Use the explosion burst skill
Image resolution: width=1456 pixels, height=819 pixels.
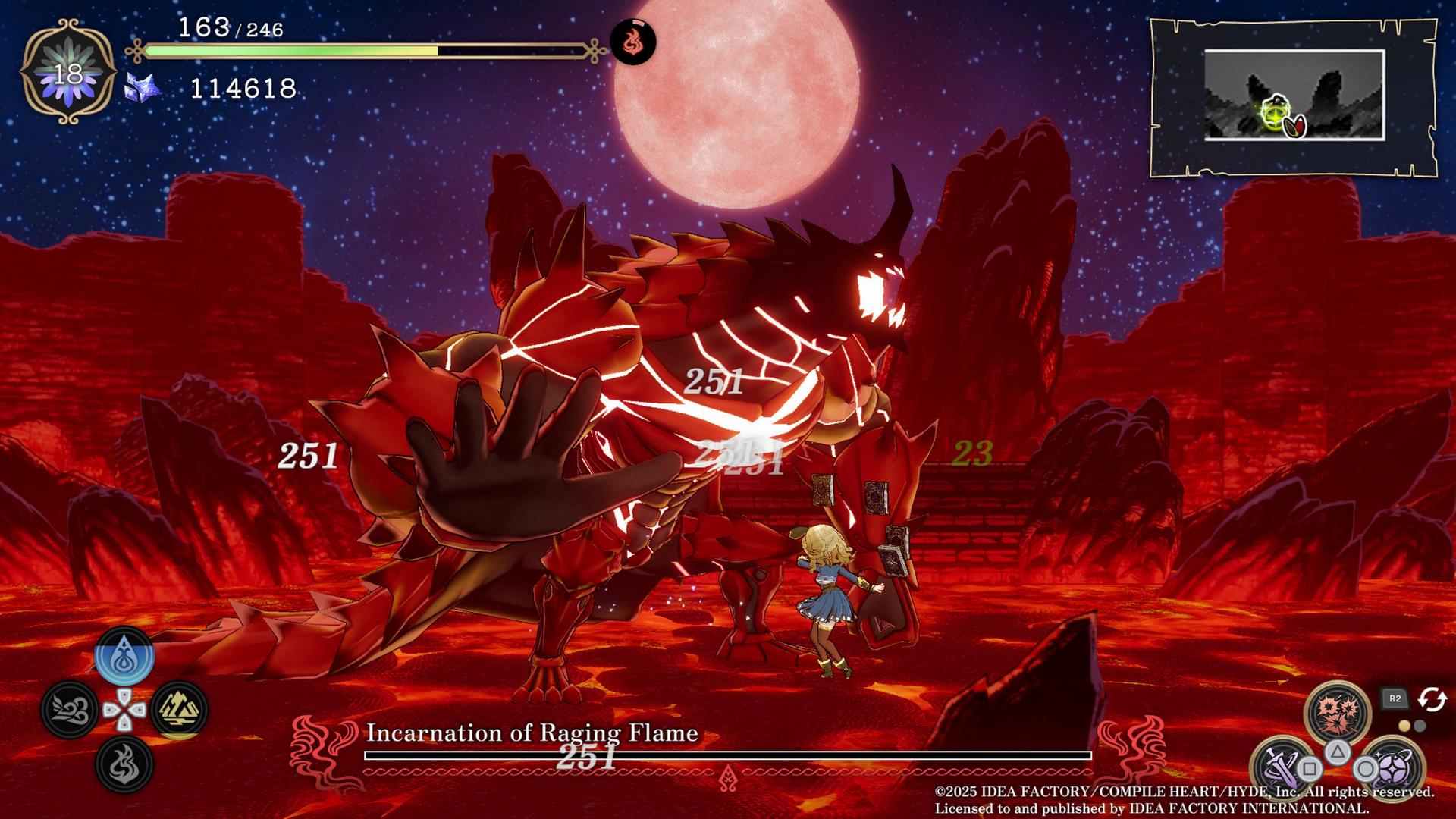(1337, 712)
